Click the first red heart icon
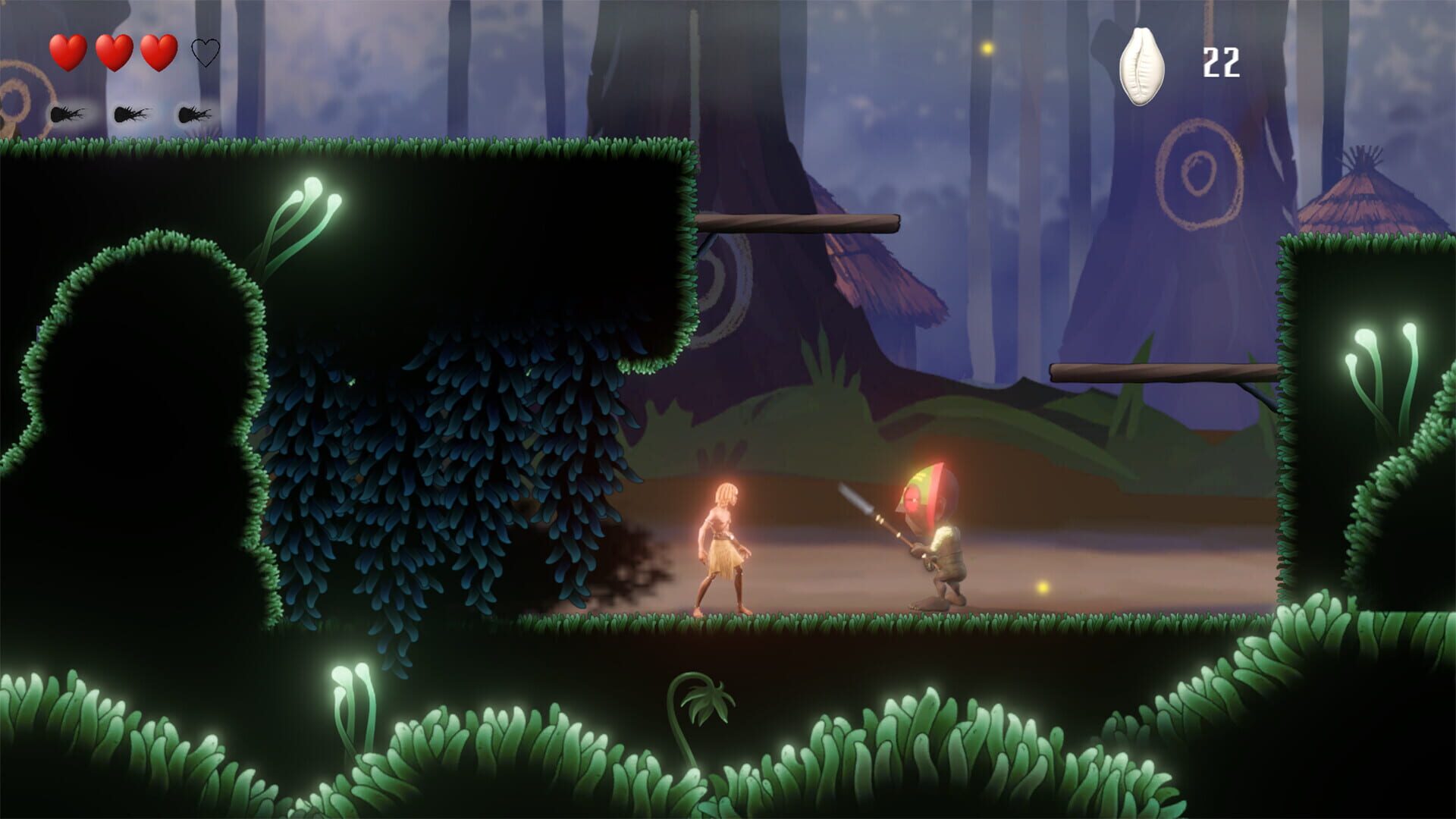The width and height of the screenshot is (1456, 819). tap(68, 52)
